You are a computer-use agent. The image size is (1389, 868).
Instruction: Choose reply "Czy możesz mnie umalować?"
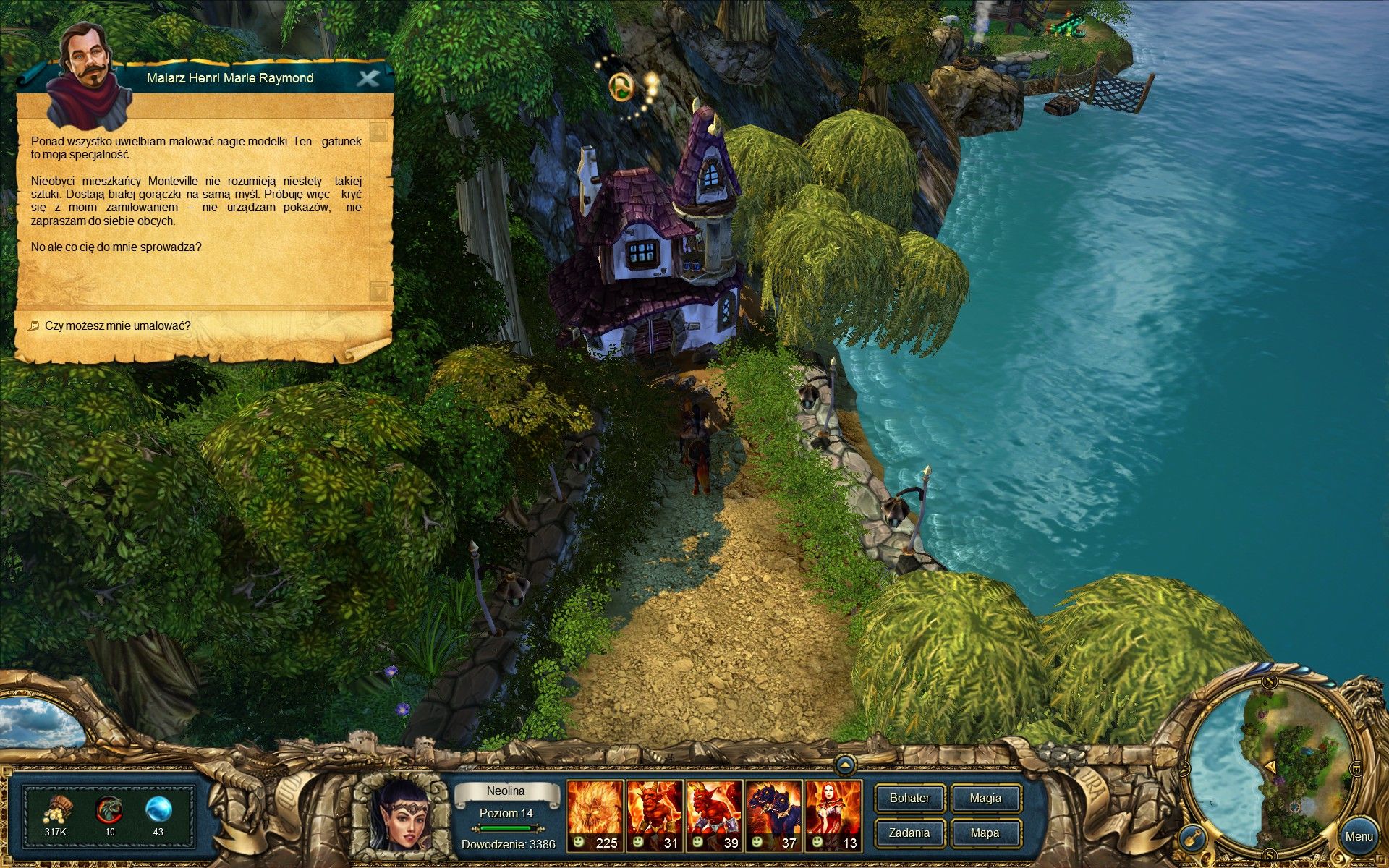pyautogui.click(x=118, y=326)
